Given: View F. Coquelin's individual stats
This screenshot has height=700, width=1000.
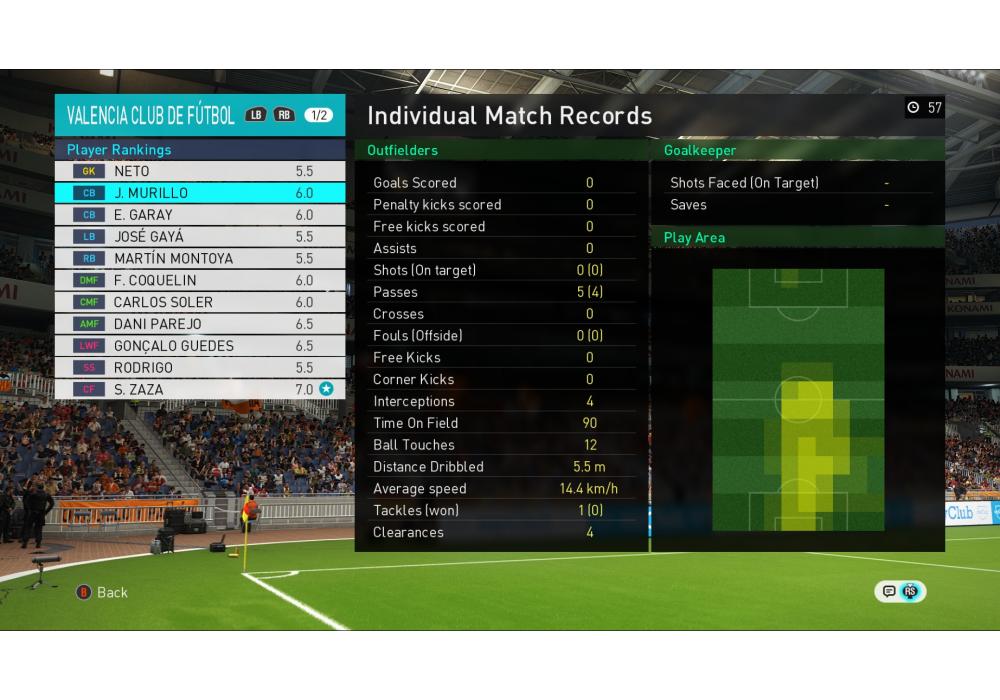Looking at the screenshot, I should tap(200, 281).
